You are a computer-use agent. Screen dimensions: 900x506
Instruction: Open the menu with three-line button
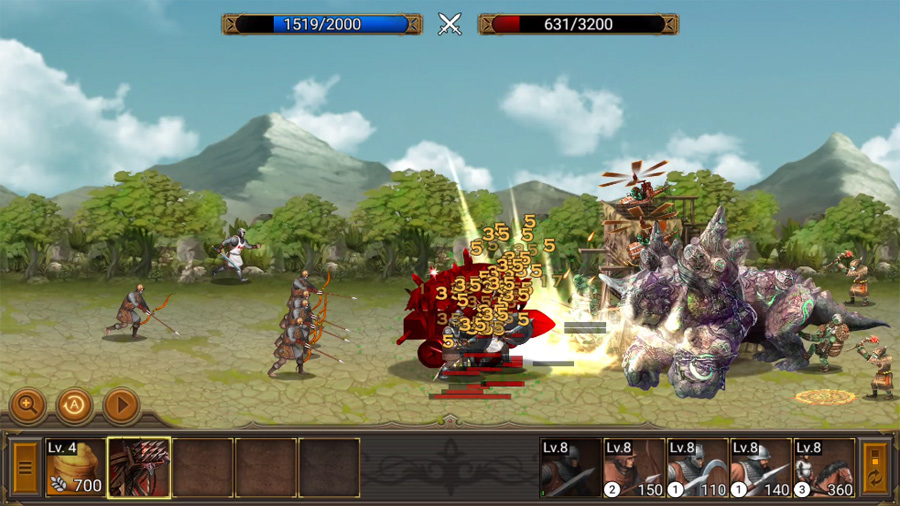25,468
